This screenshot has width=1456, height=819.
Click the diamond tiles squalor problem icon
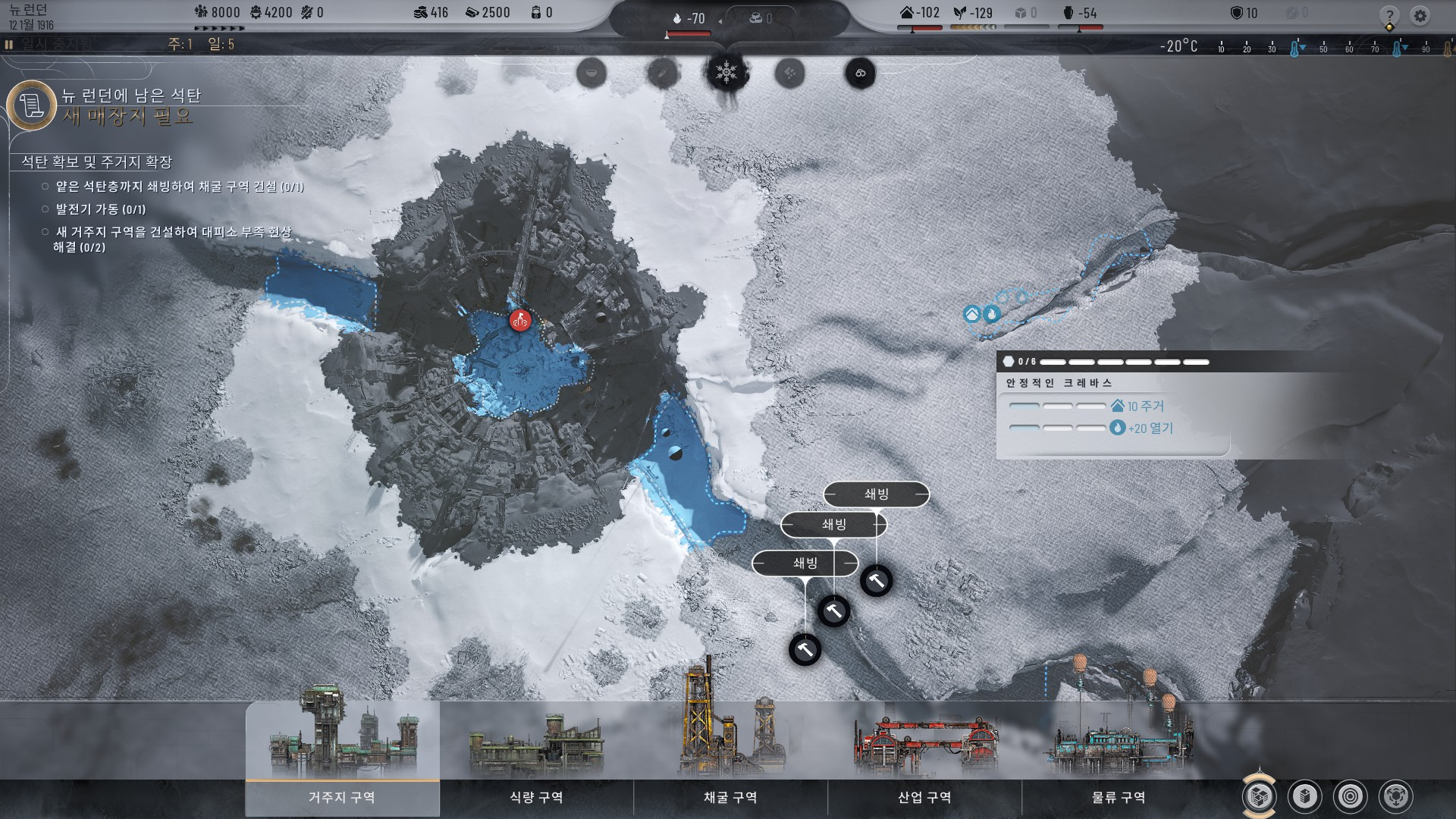790,74
